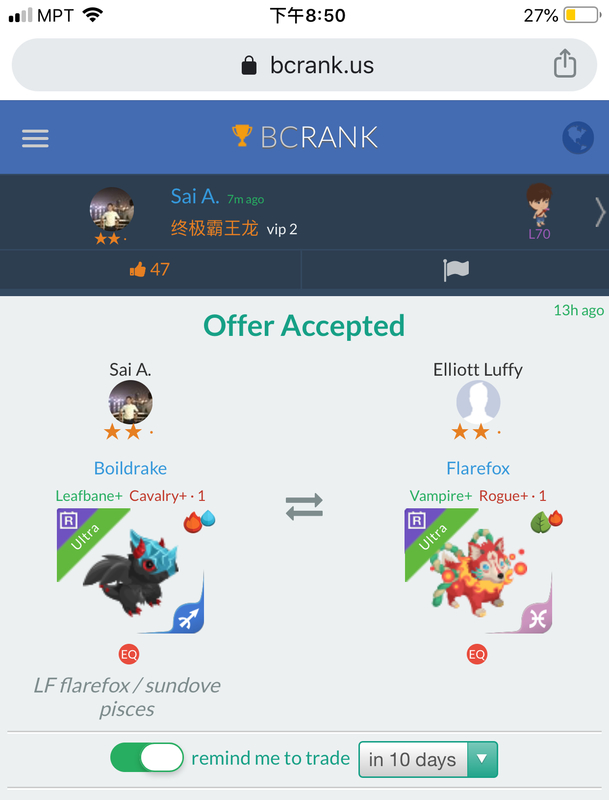Viewport: 609px width, 800px height.
Task: Tap the EQ badge under Flarefox
Action: tap(477, 654)
